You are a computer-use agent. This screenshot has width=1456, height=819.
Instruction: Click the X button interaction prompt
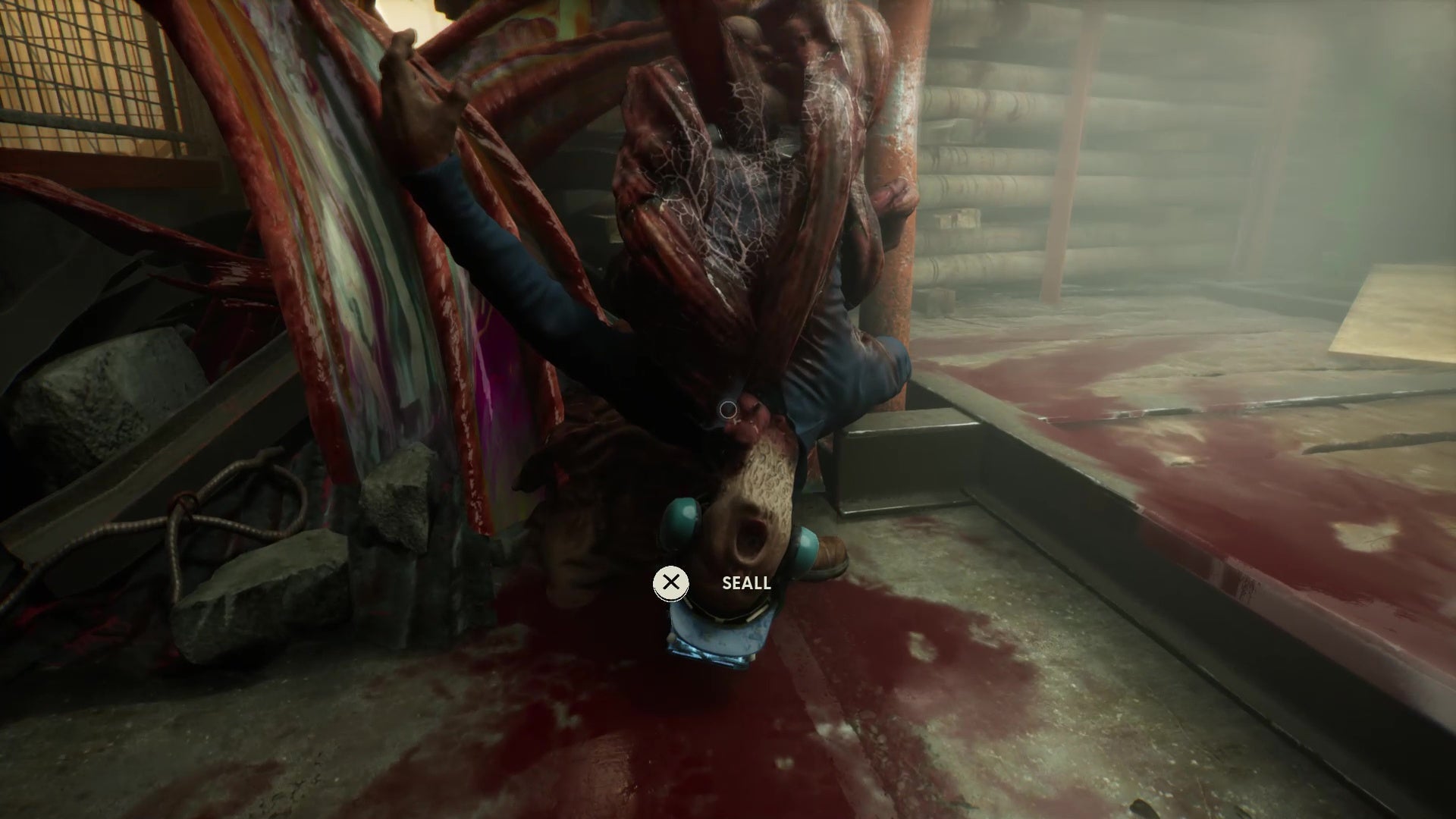(x=671, y=582)
